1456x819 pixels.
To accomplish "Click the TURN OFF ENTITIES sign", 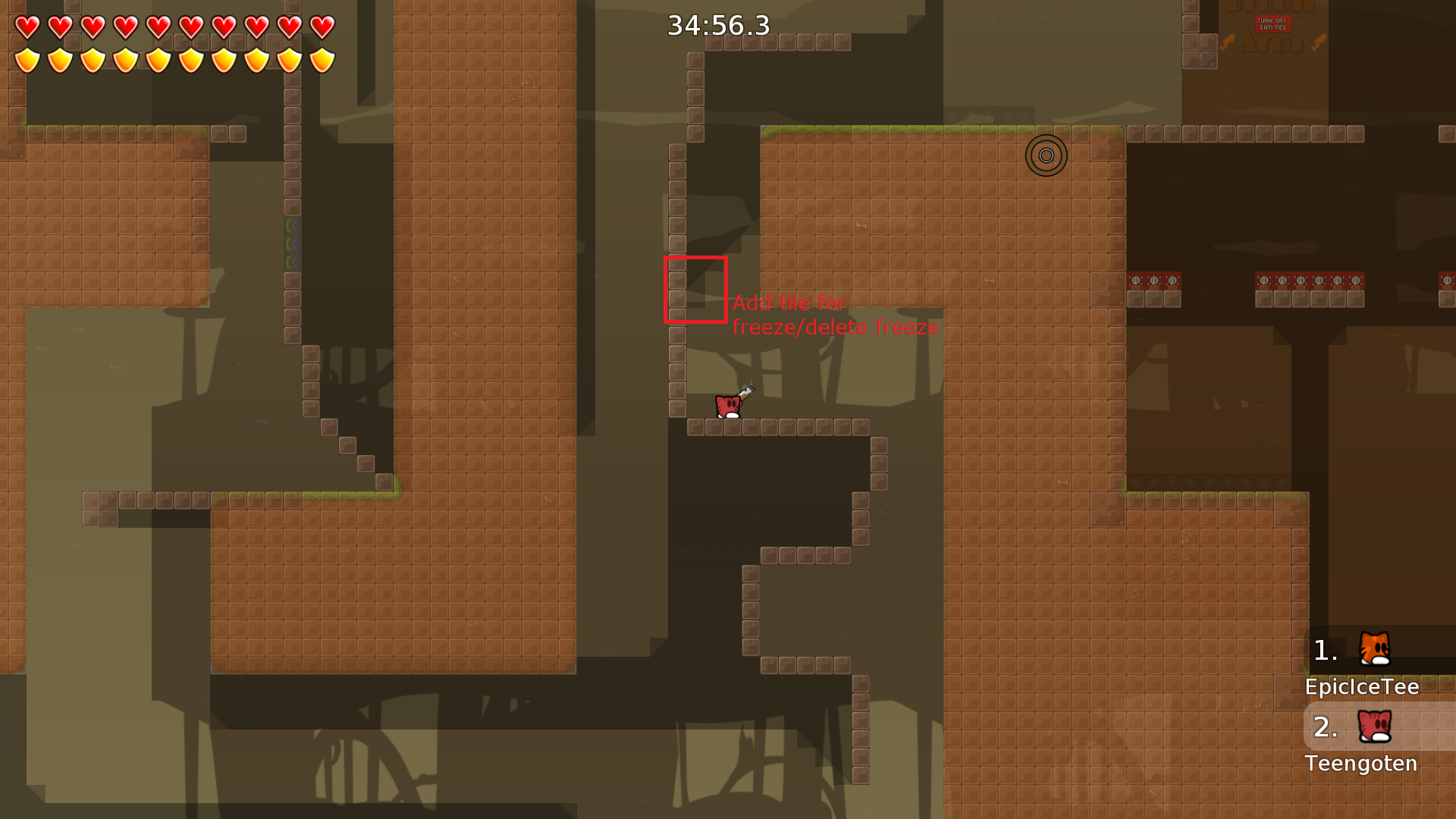I will coord(1272,24).
